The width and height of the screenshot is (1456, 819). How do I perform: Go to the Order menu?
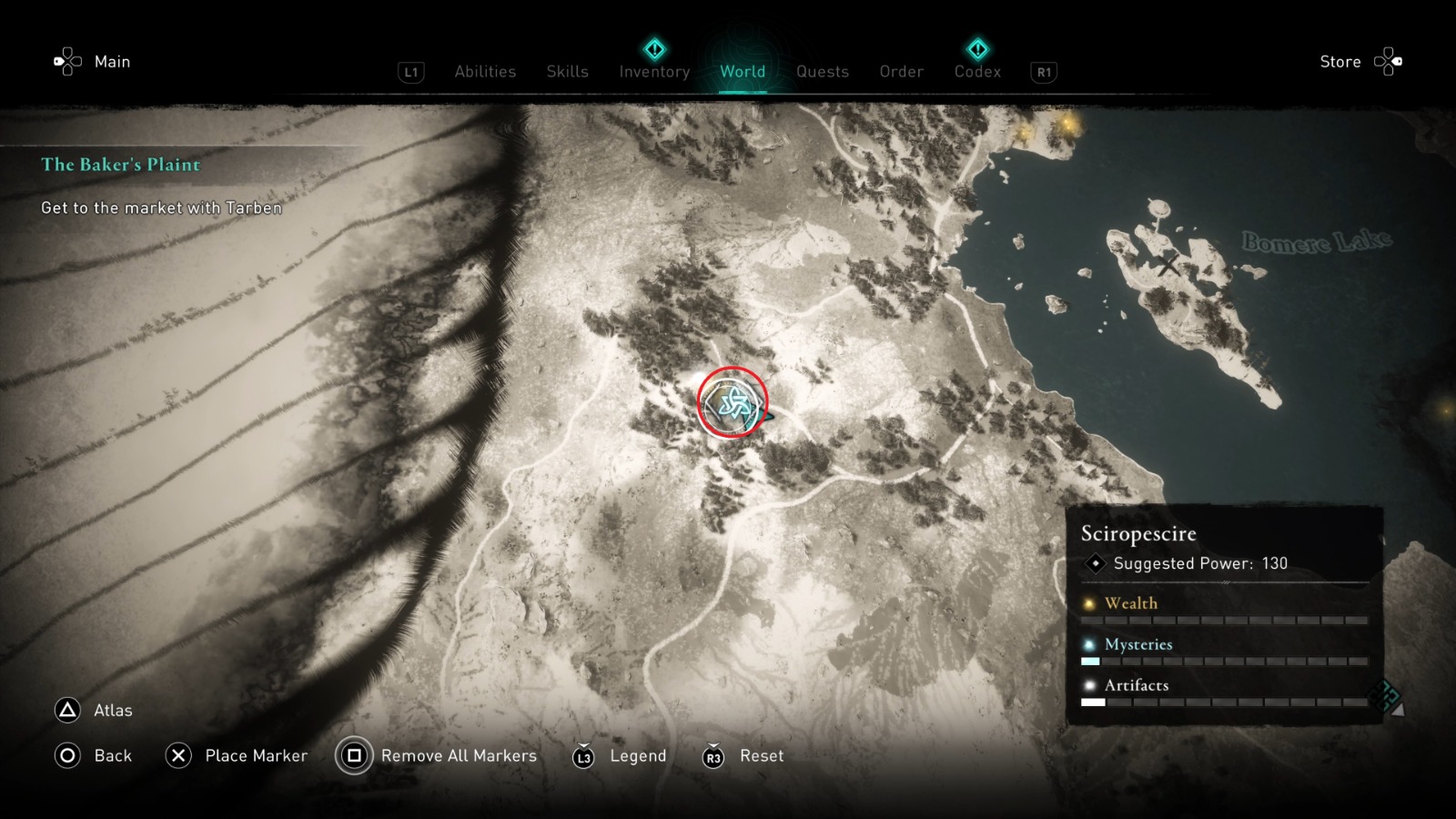click(900, 72)
